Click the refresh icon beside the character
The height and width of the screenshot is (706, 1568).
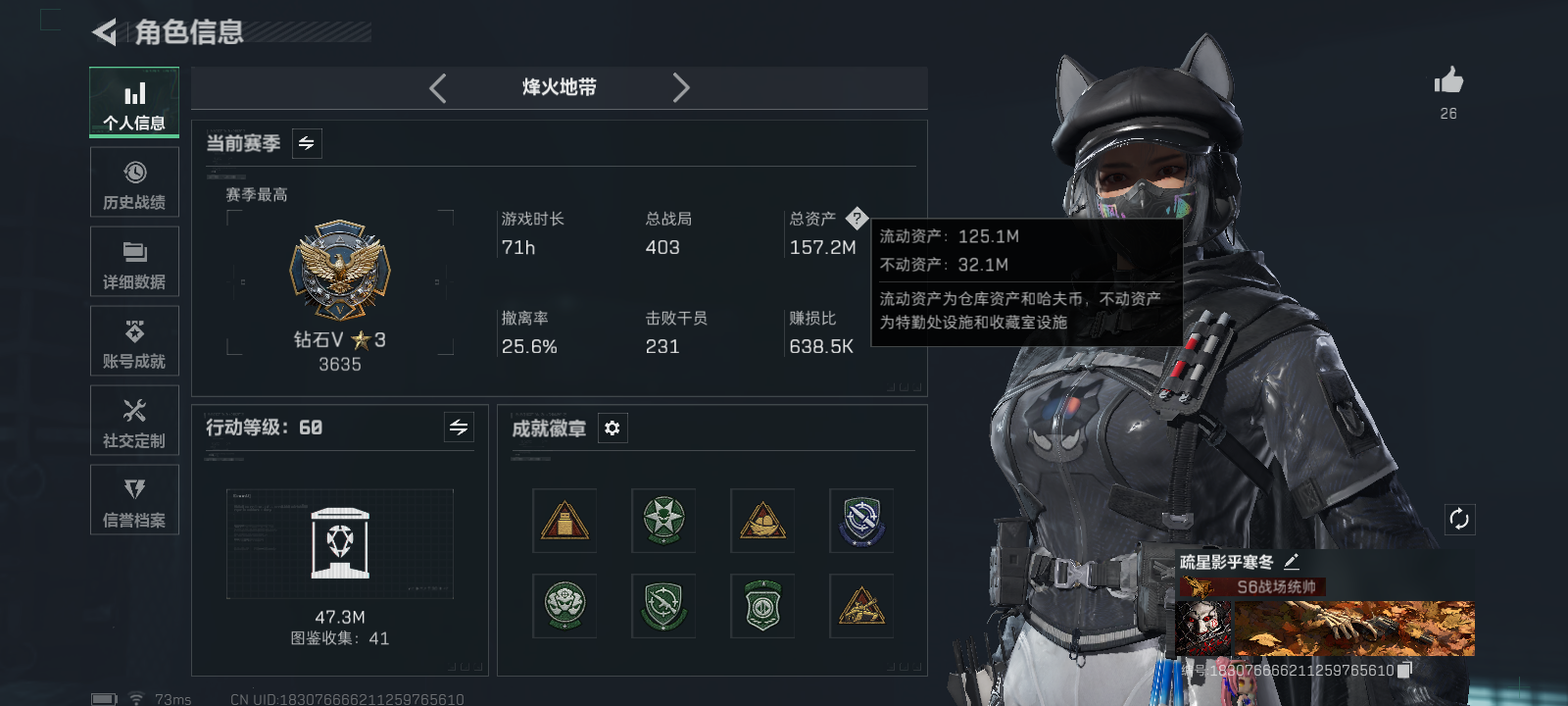point(1459,517)
